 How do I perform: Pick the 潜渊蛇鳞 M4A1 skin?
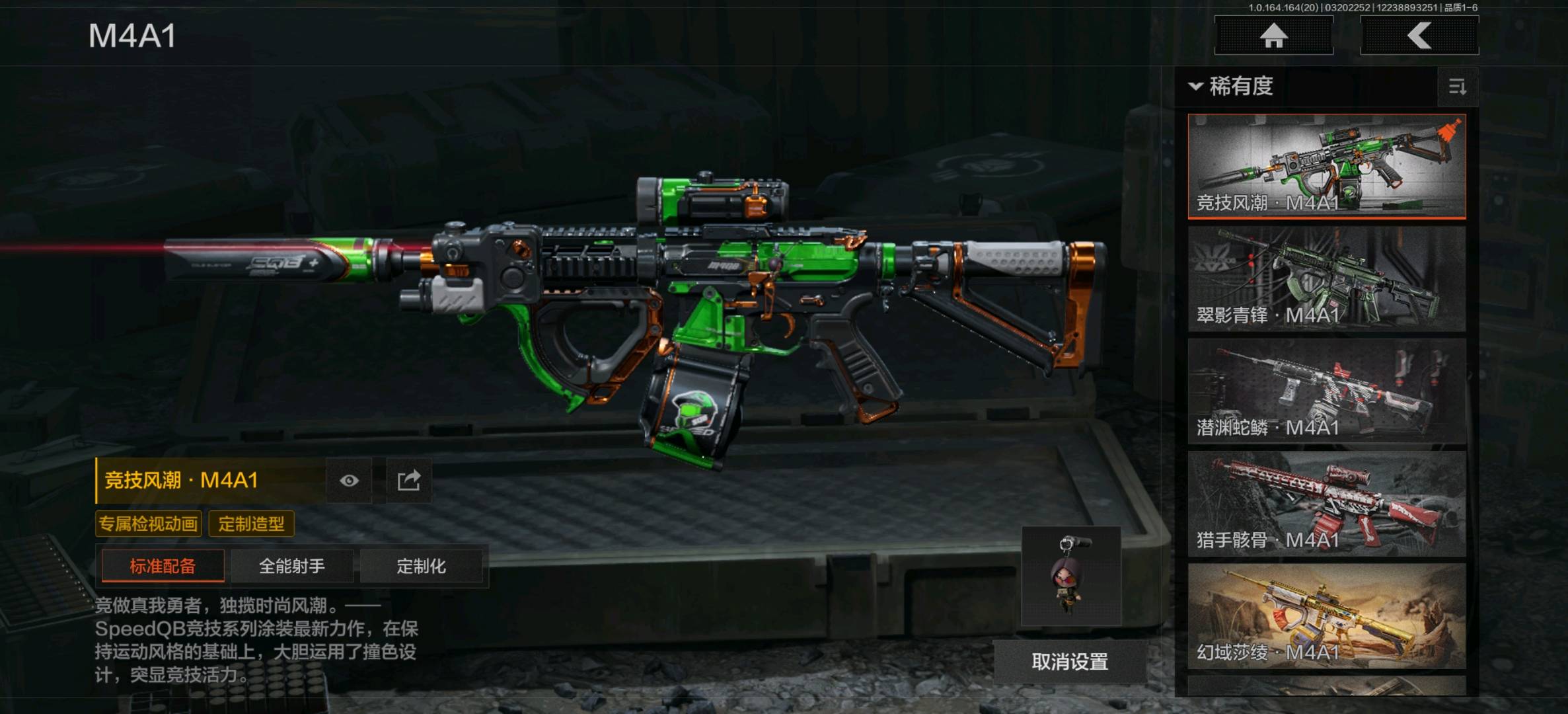click(1326, 391)
